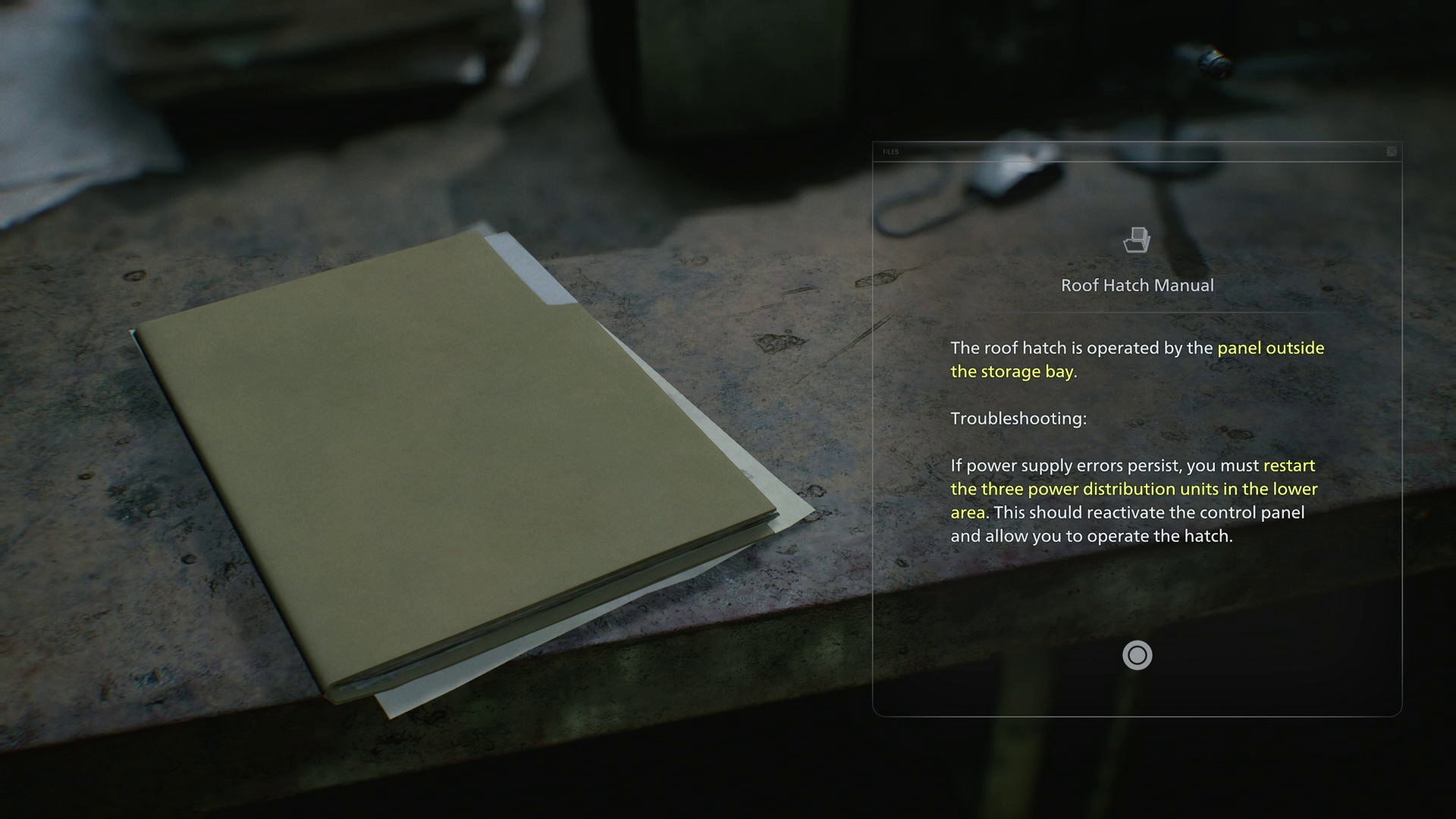The width and height of the screenshot is (1456, 819).
Task: Close the Files panel with the X
Action: (1392, 152)
